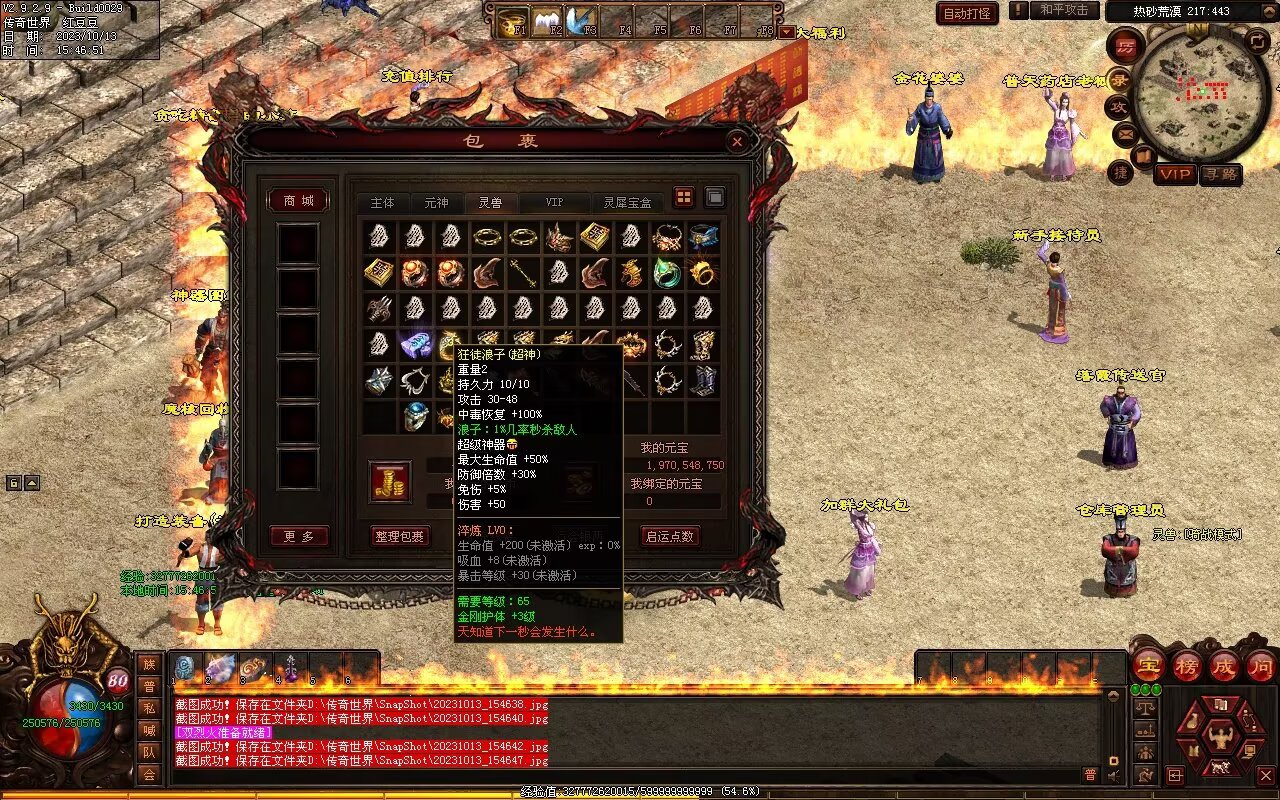Image resolution: width=1280 pixels, height=800 pixels.
Task: Open the 榜 rankings button
Action: (x=1187, y=665)
